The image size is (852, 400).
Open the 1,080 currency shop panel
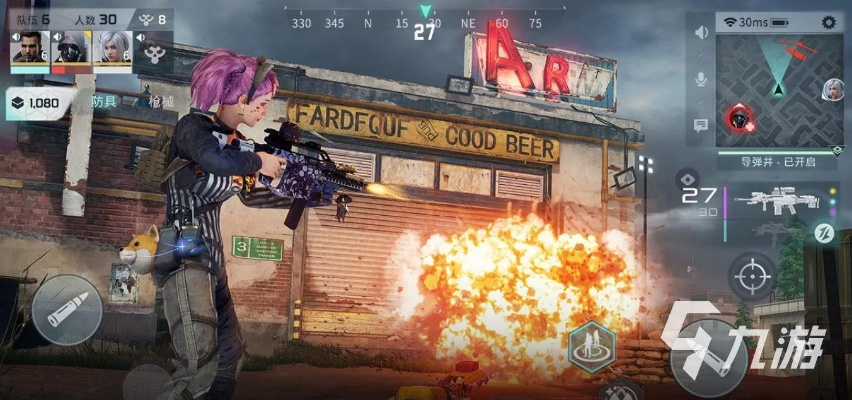coord(36,102)
